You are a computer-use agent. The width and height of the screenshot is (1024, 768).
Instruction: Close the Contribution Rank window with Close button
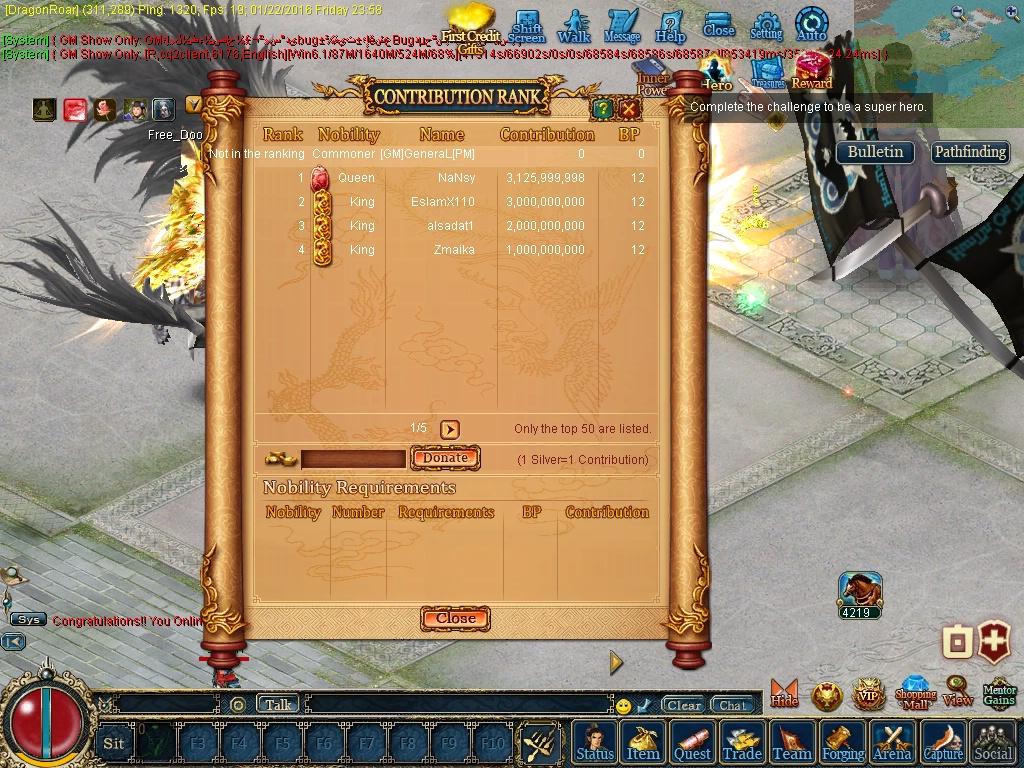455,618
